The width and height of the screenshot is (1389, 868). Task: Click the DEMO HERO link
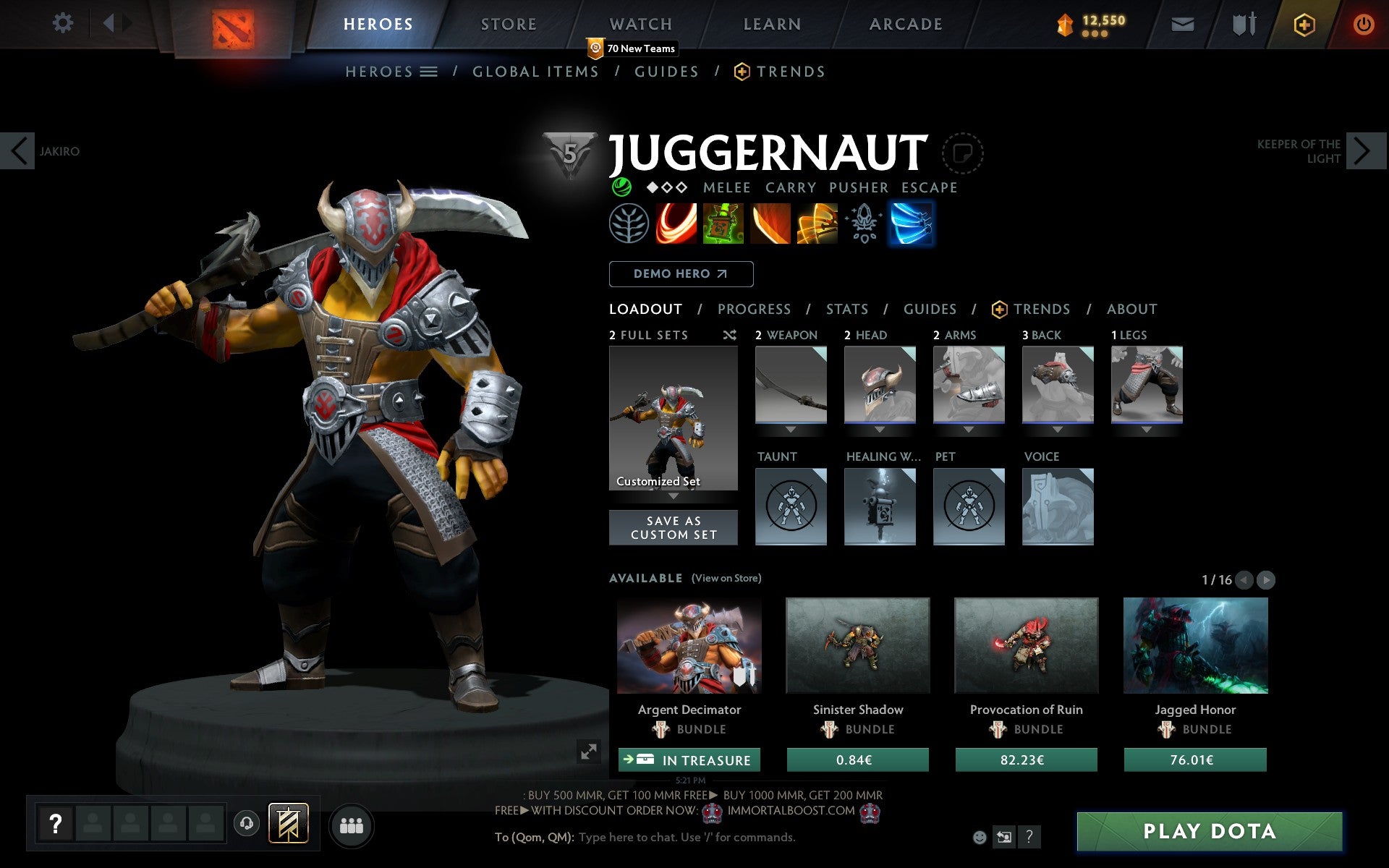pos(681,273)
